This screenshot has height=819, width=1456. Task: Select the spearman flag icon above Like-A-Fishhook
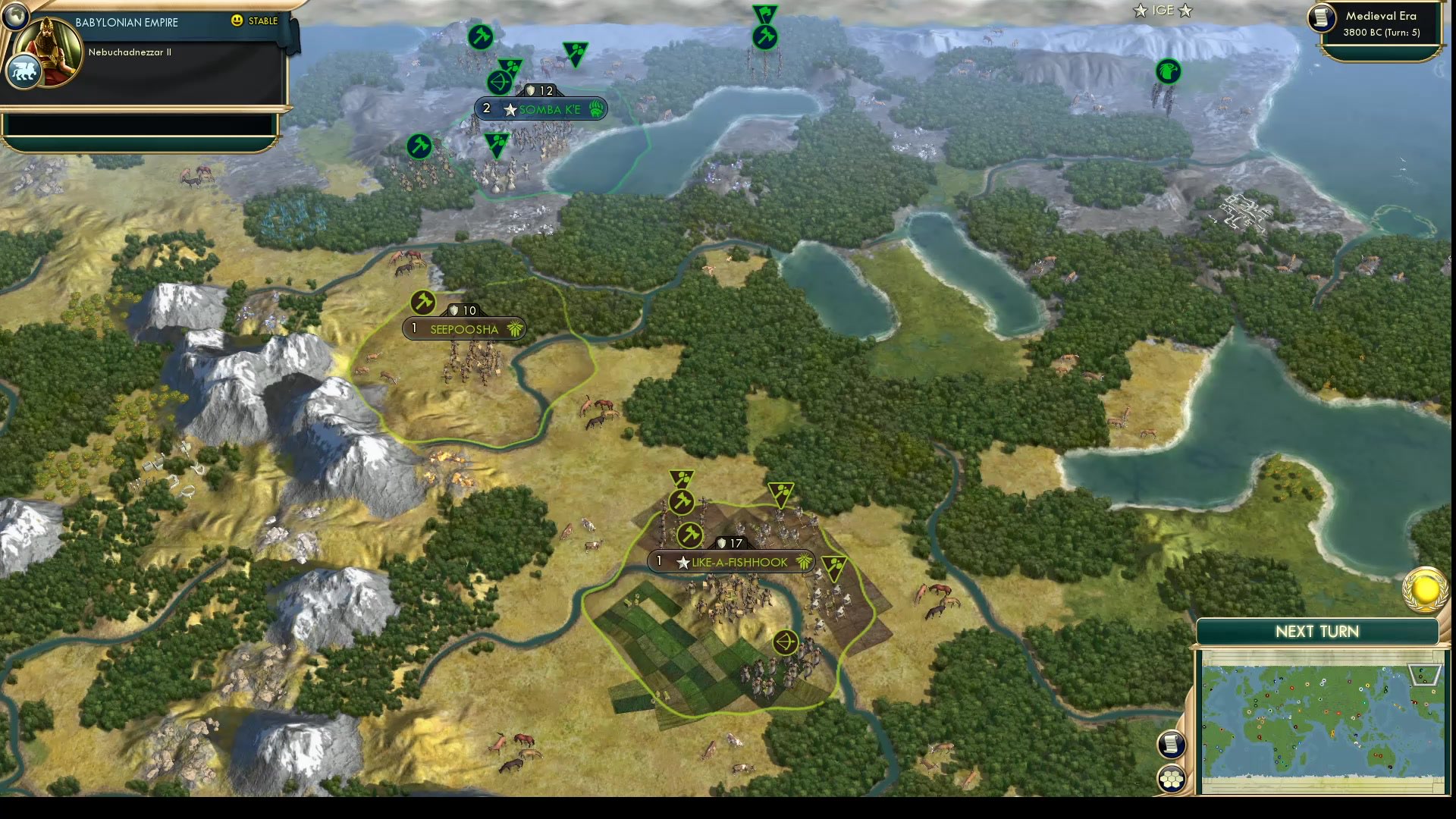pyautogui.click(x=680, y=478)
